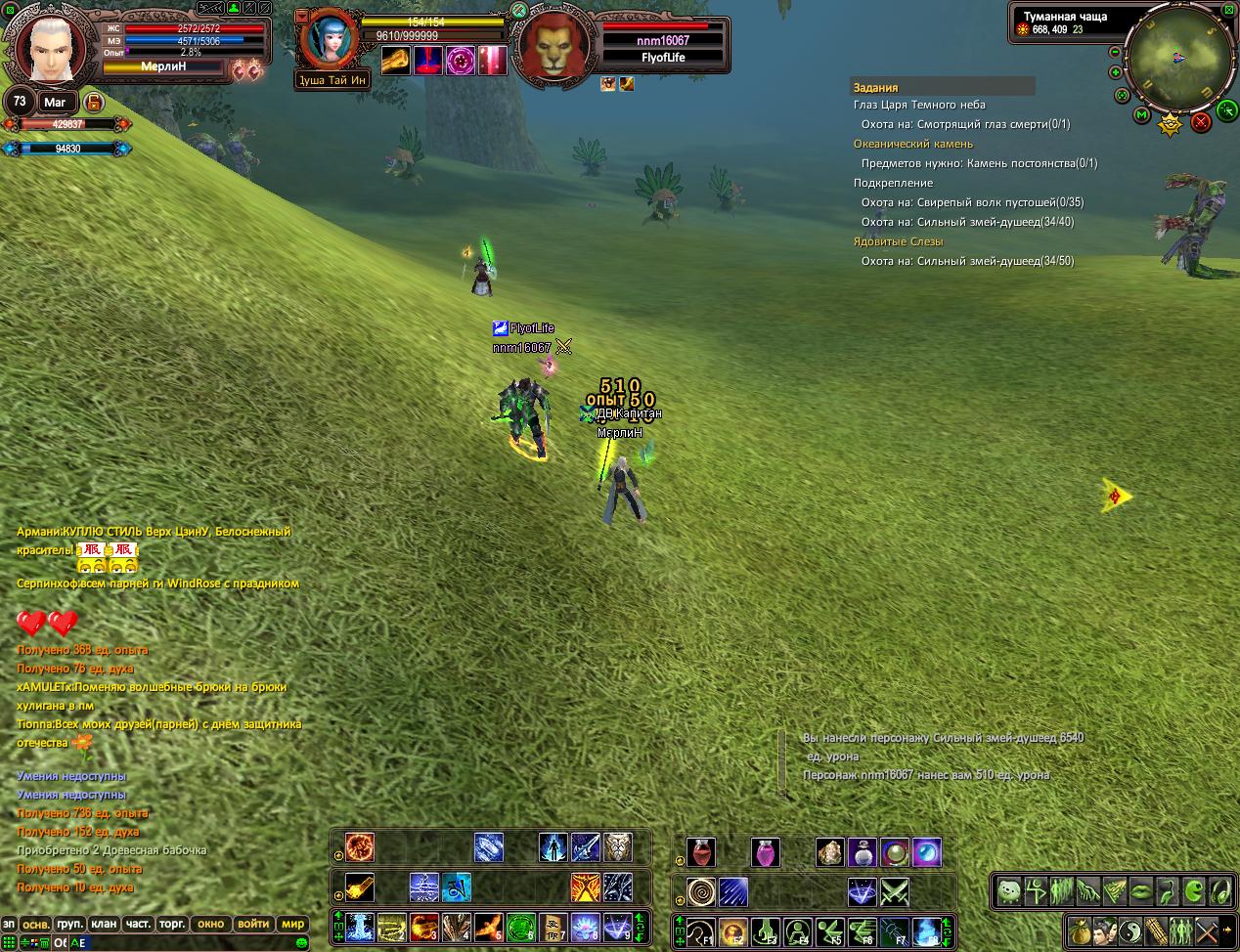
Task: Cast the blue lotus skill in slot 8
Action: [x=585, y=926]
